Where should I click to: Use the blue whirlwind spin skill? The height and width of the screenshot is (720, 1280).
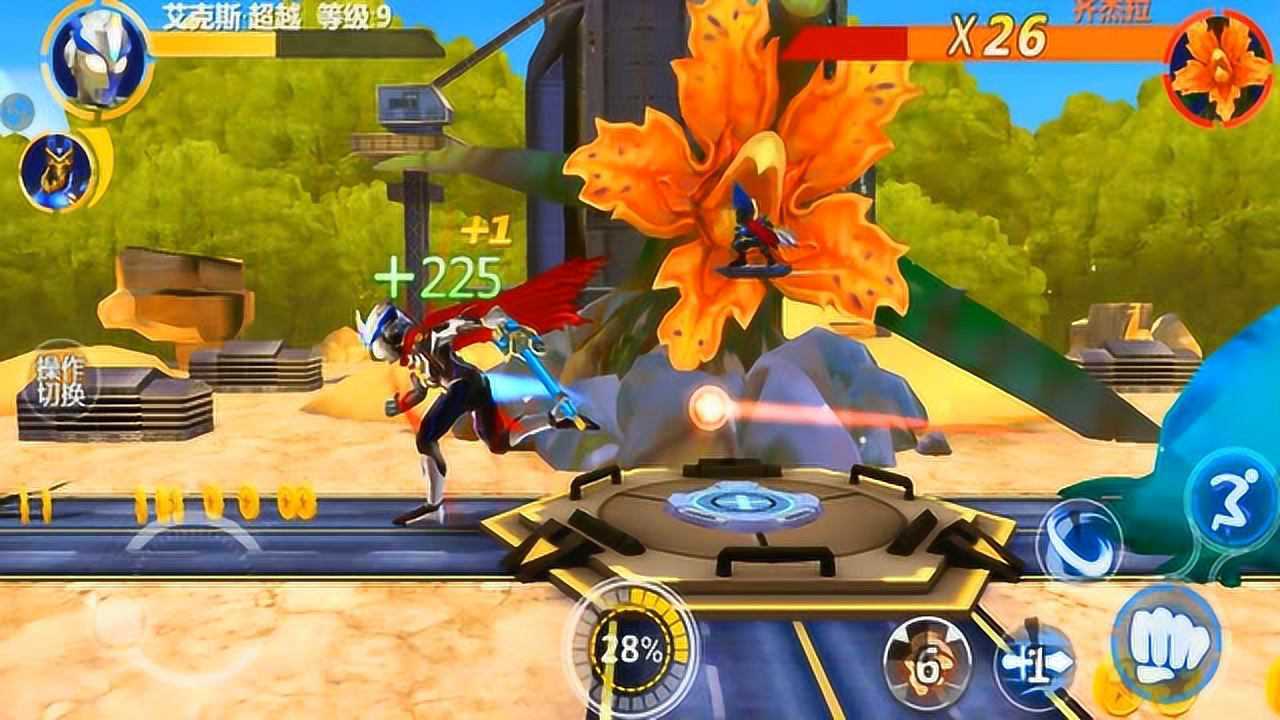pyautogui.click(x=1078, y=540)
